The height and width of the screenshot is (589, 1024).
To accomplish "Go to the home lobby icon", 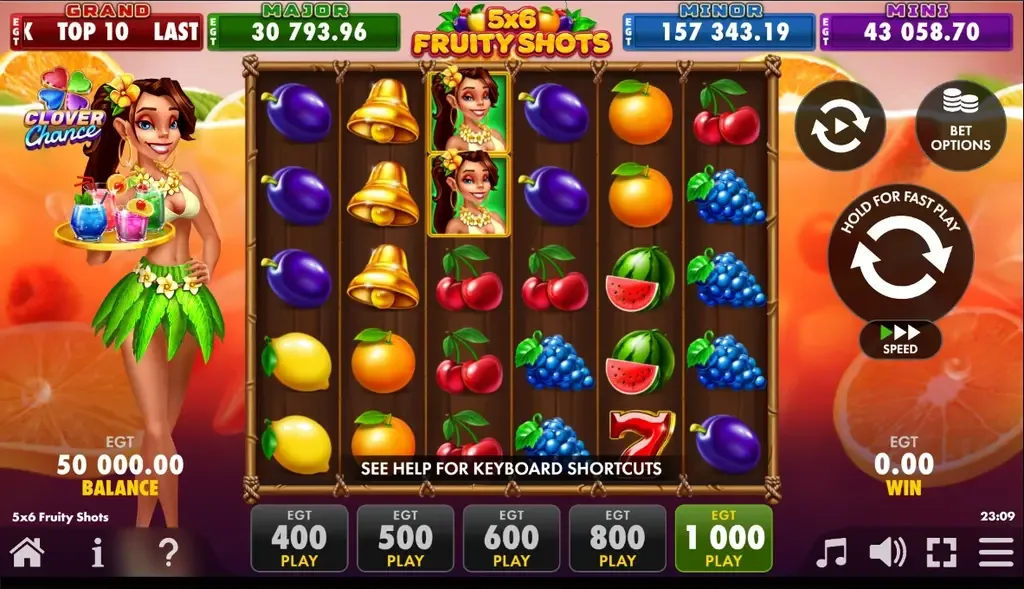I will click(27, 552).
